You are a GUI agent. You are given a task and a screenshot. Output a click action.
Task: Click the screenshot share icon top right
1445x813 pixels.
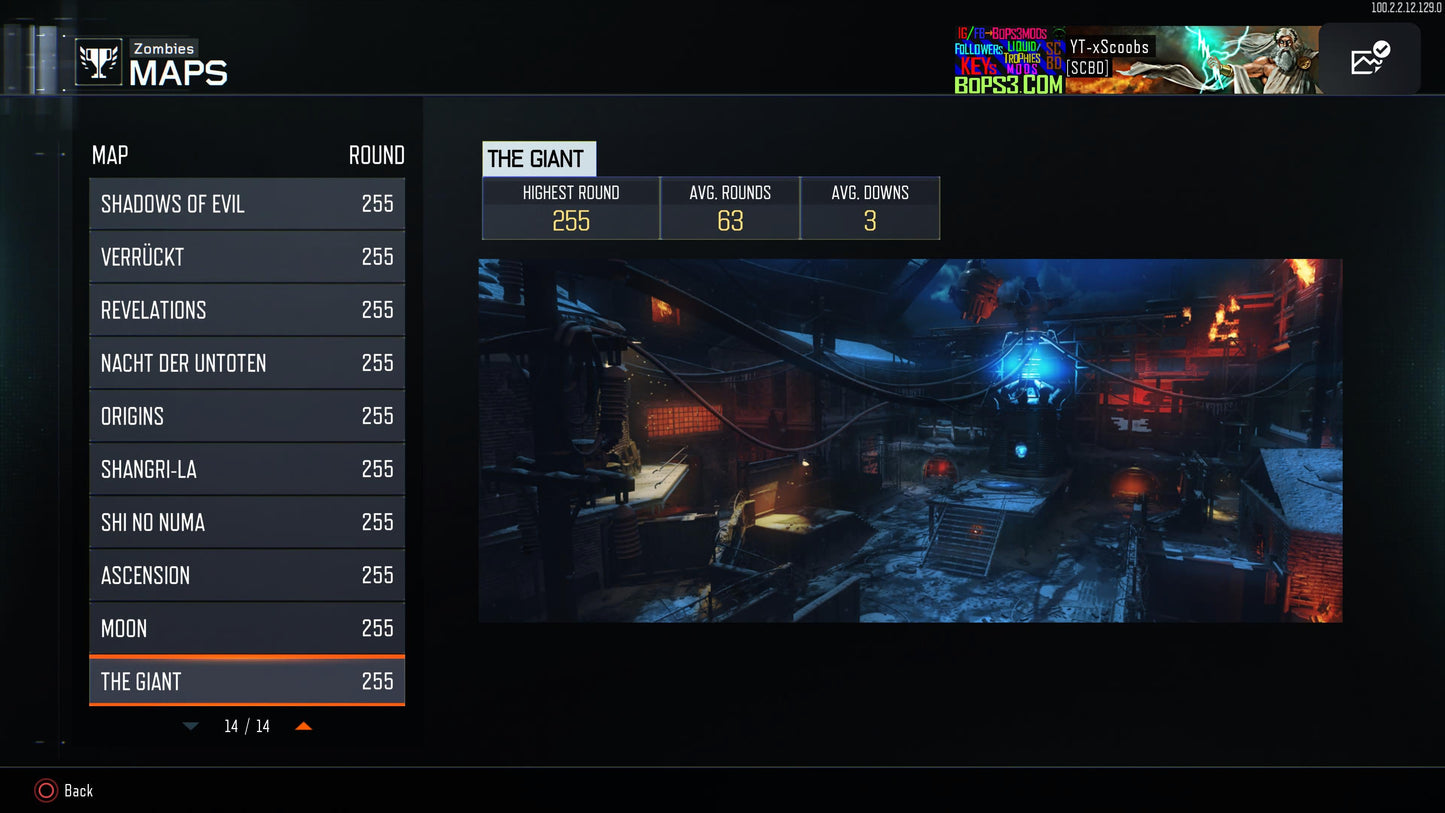(1367, 58)
